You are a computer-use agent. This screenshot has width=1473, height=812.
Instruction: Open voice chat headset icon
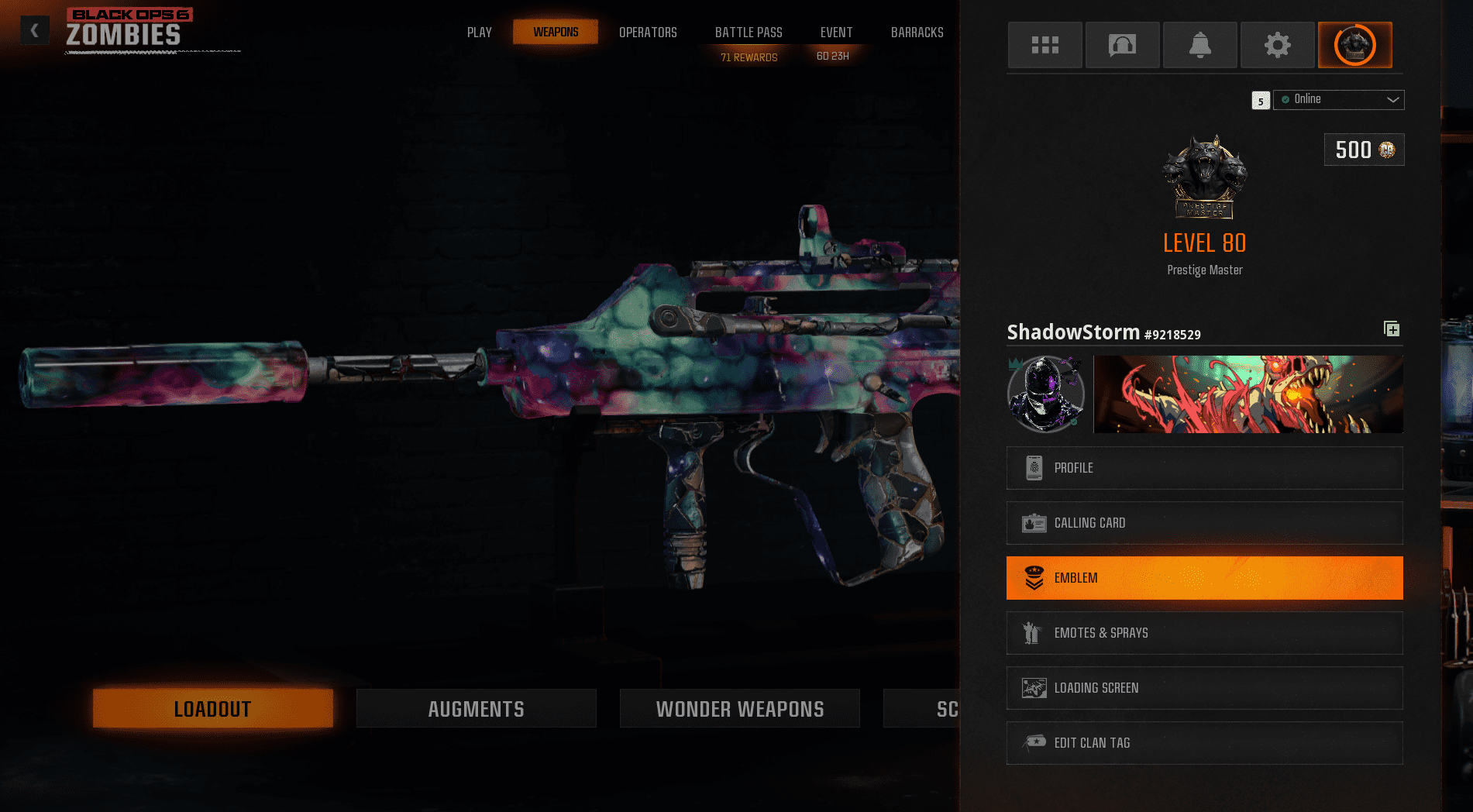(1122, 45)
